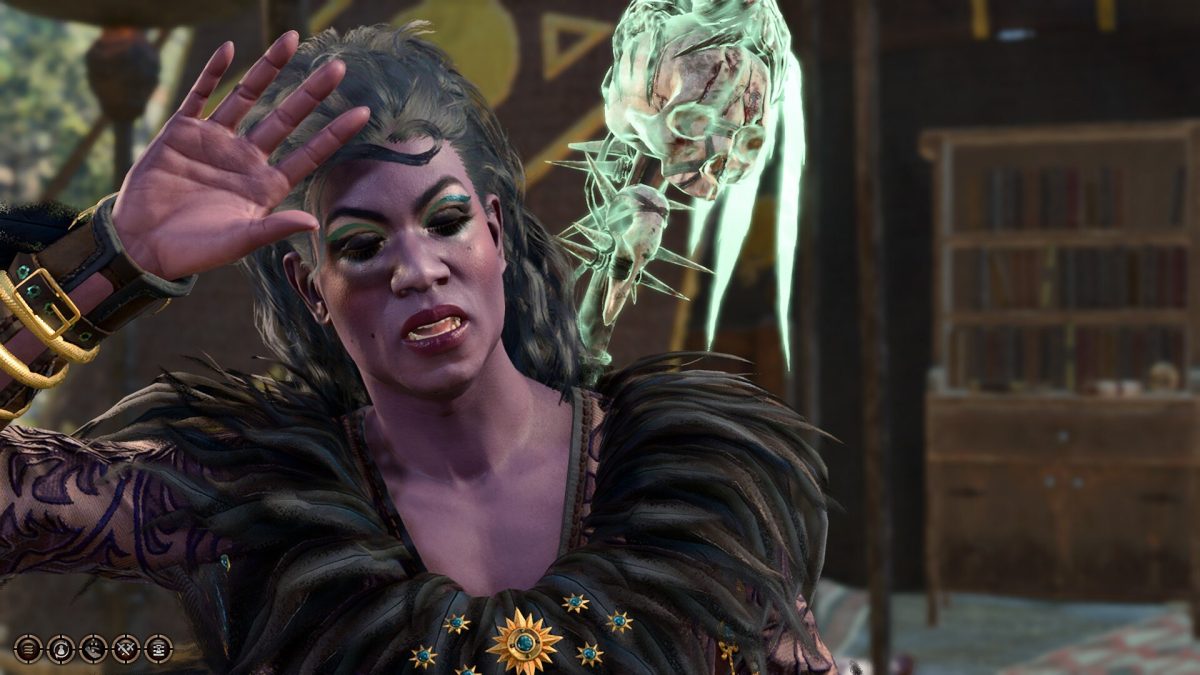Select the hand with sparkles icon
This screenshot has width=1200, height=675.
(x=93, y=648)
